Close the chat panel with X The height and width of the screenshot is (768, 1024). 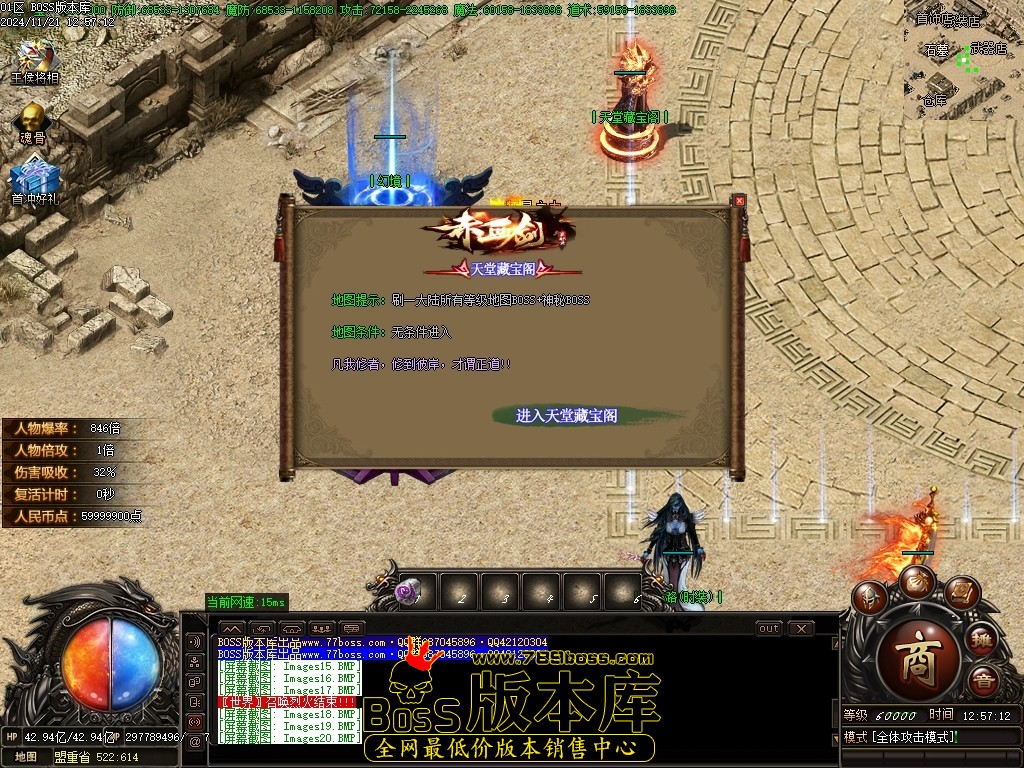pyautogui.click(x=800, y=629)
